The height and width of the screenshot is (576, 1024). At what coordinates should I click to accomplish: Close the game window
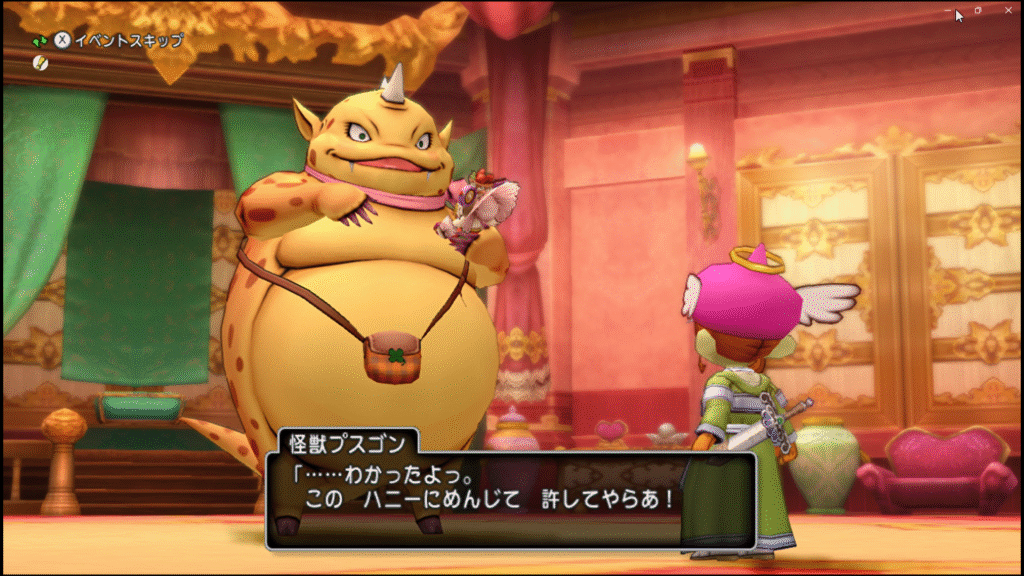point(1006,10)
